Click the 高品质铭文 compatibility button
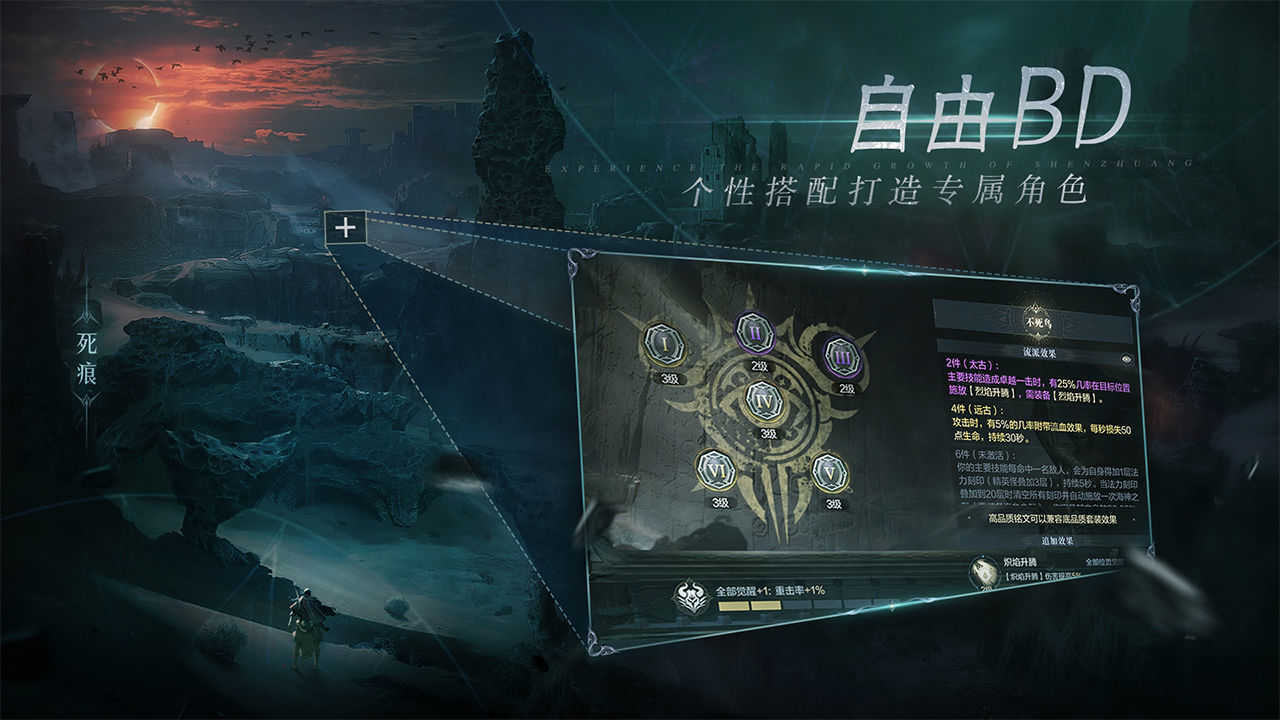Viewport: 1280px width, 720px height. [1053, 518]
